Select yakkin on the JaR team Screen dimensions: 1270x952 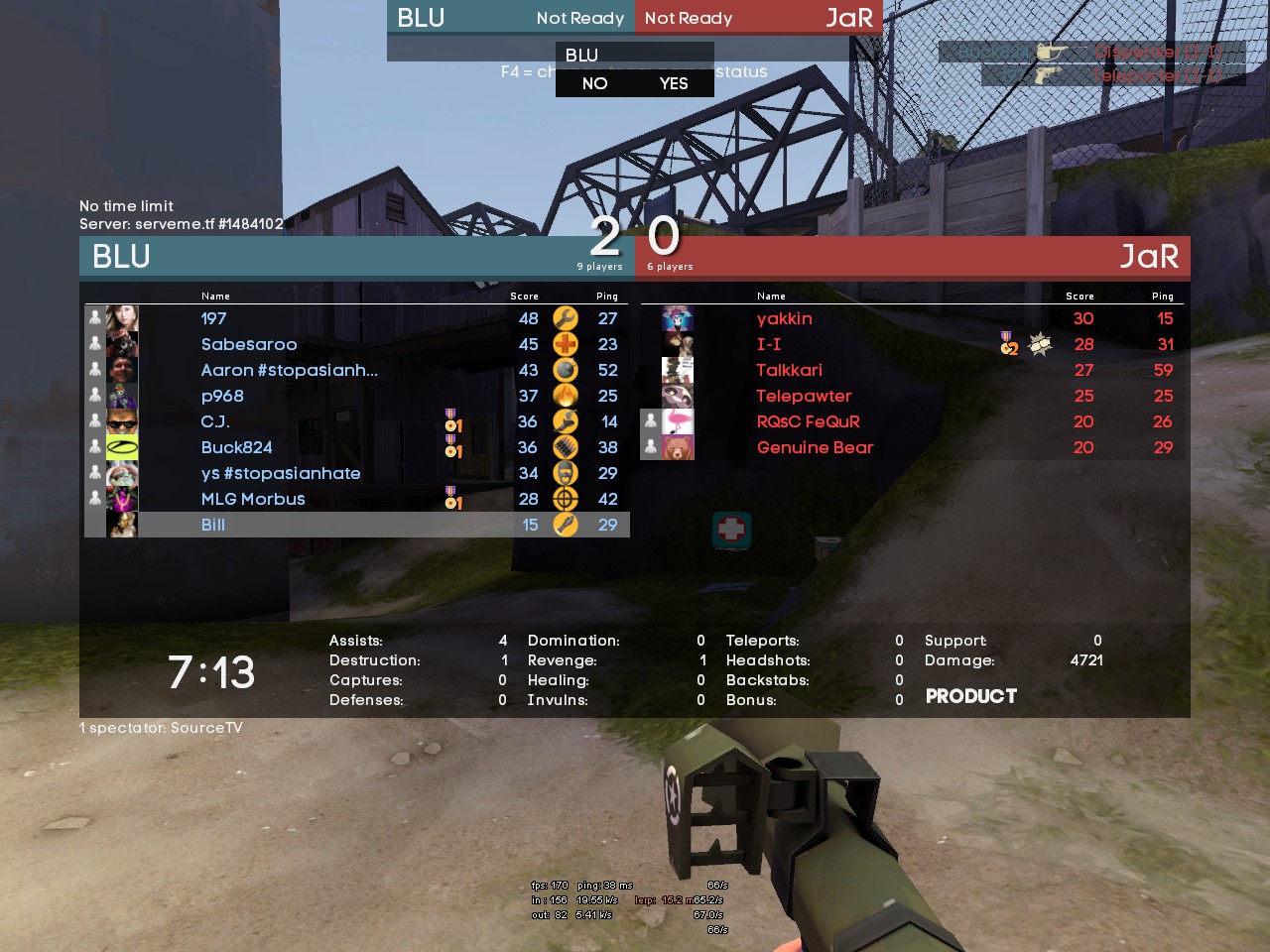pos(784,318)
